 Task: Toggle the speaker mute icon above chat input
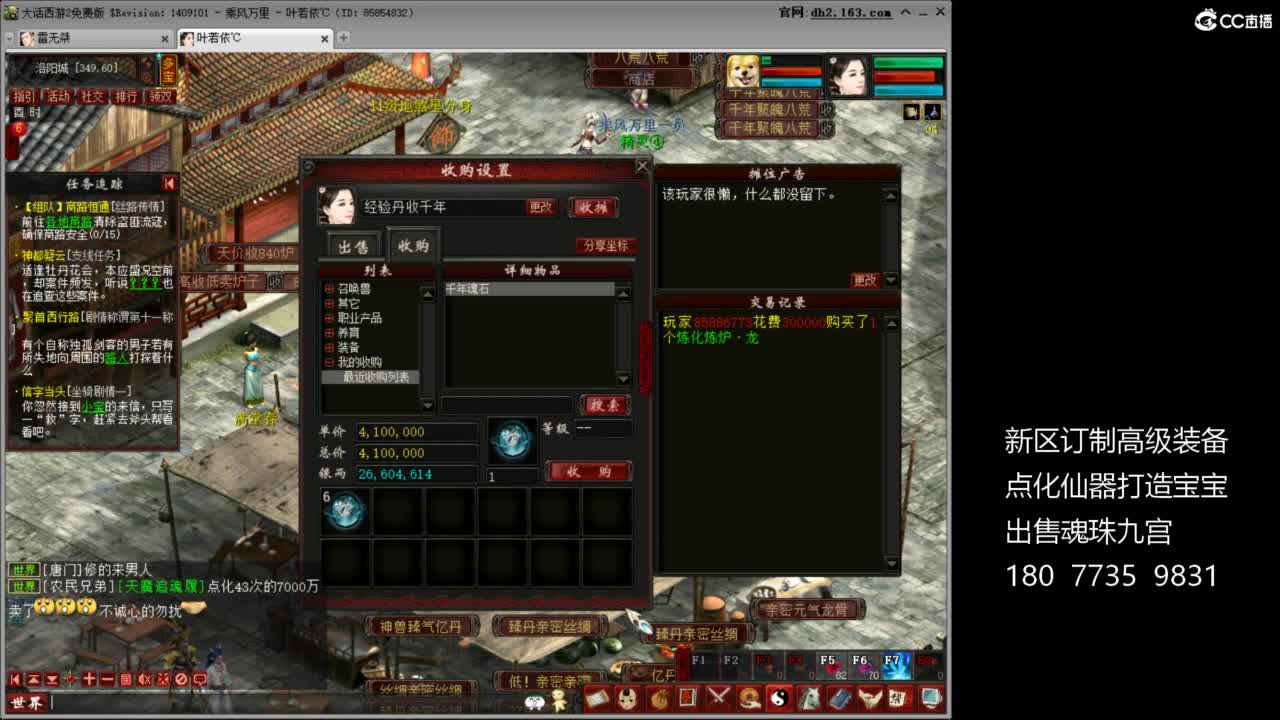pyautogui.click(x=144, y=679)
